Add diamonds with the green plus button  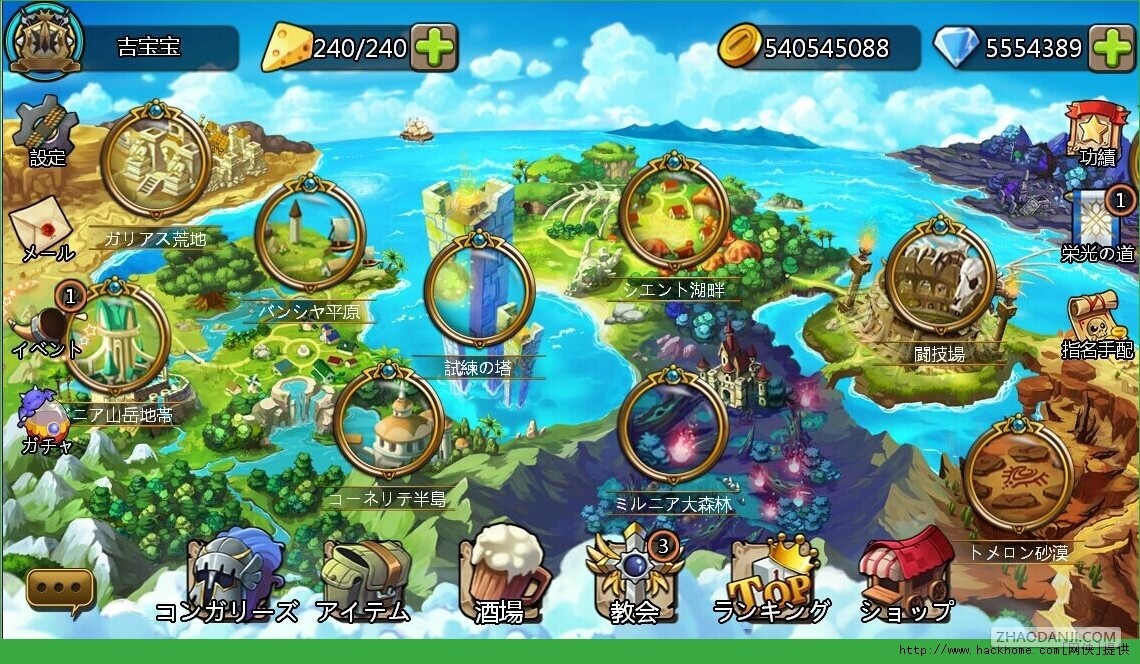[1111, 48]
